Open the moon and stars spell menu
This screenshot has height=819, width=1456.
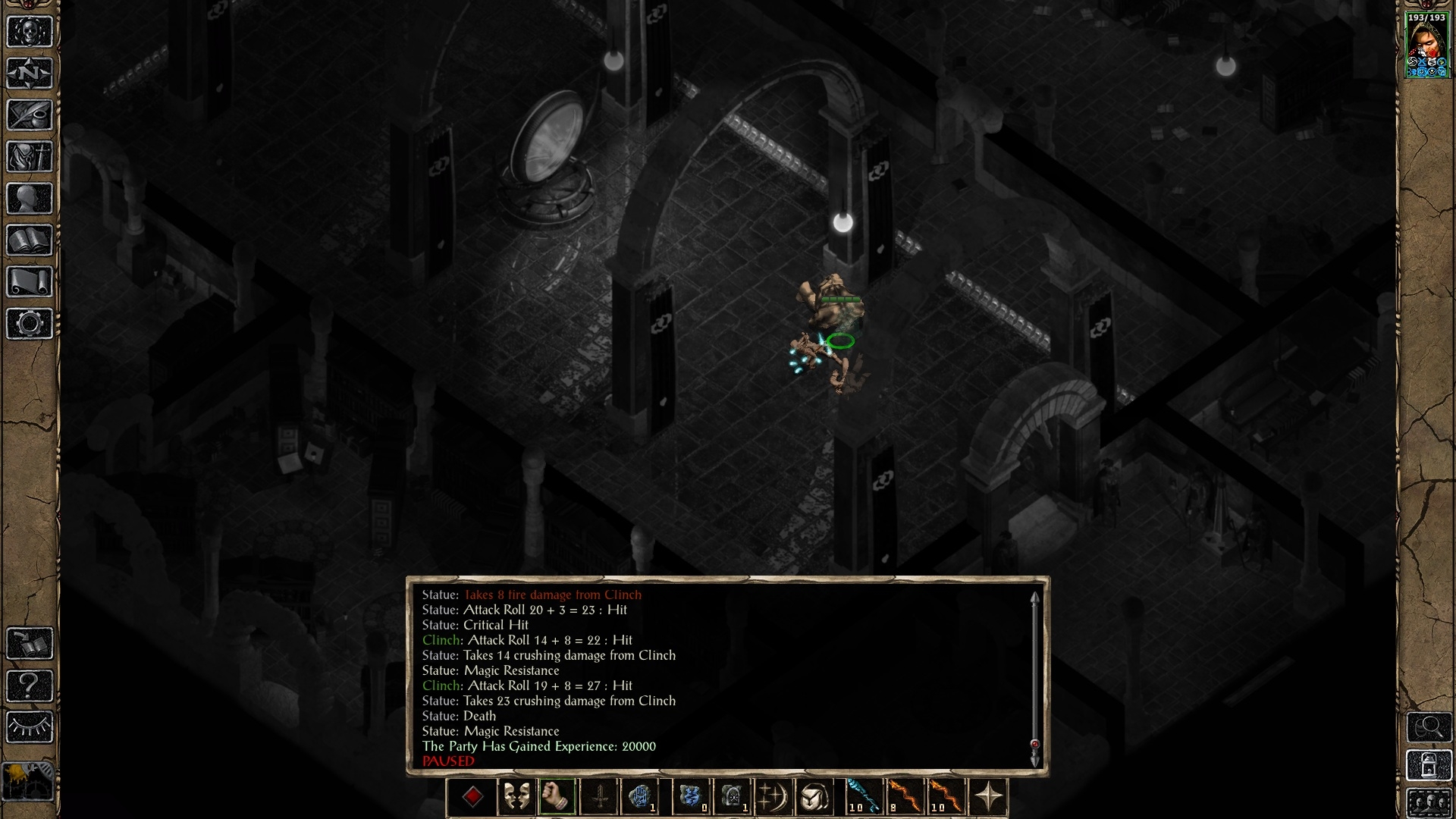point(773,797)
